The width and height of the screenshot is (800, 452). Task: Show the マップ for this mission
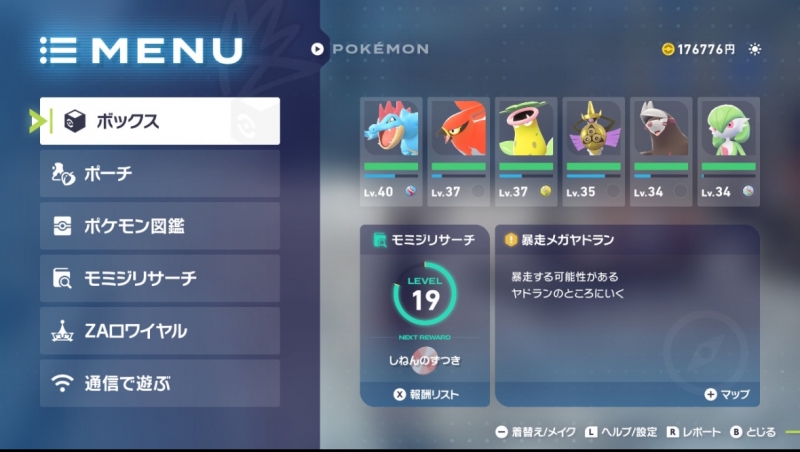(727, 395)
